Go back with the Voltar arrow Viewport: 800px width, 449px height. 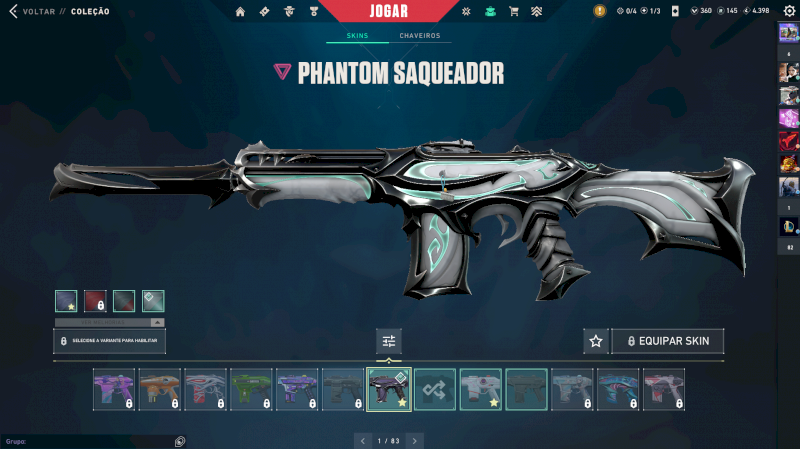[13, 12]
